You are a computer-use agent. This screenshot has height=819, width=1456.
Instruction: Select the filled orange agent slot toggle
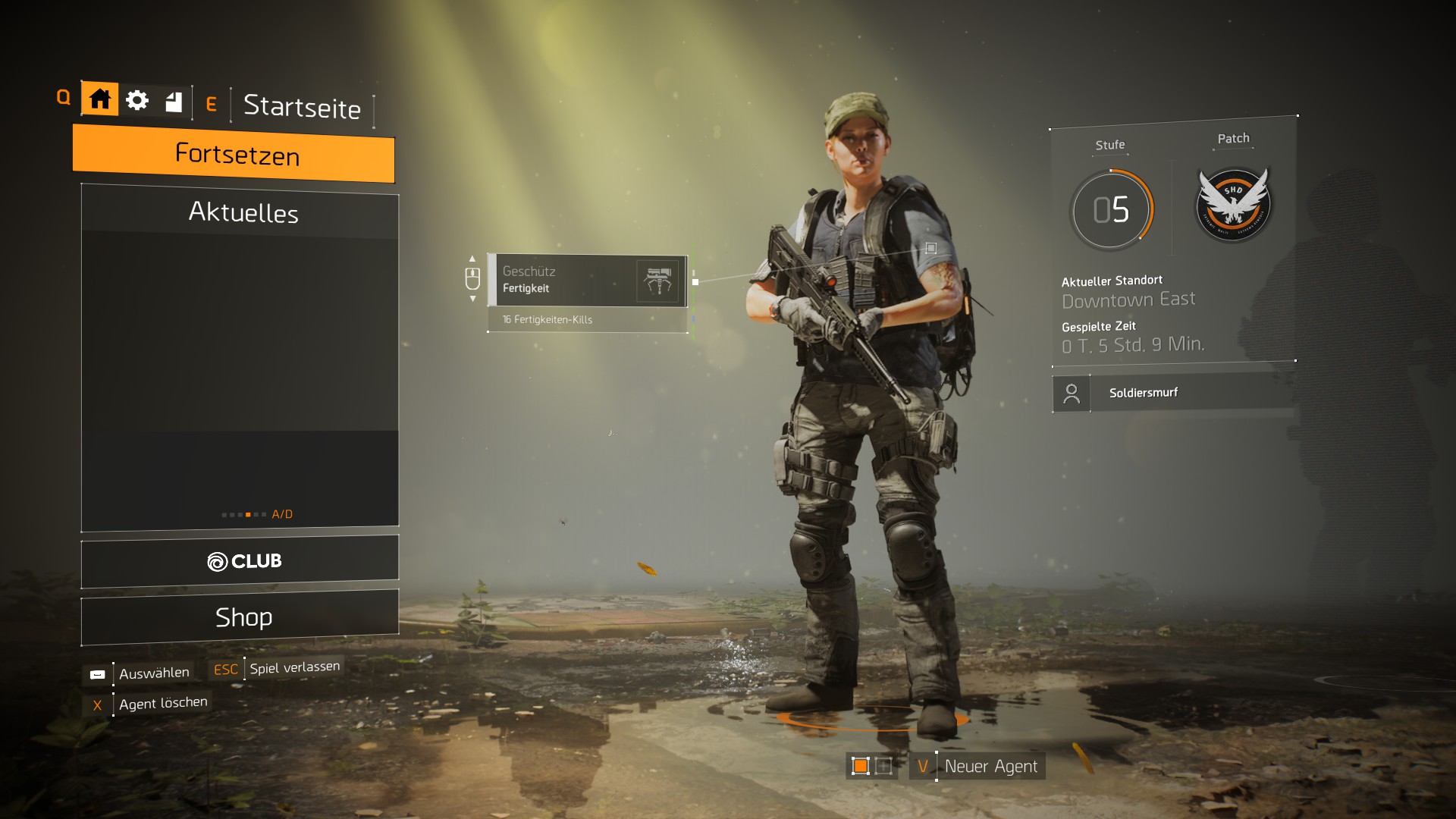tap(861, 766)
